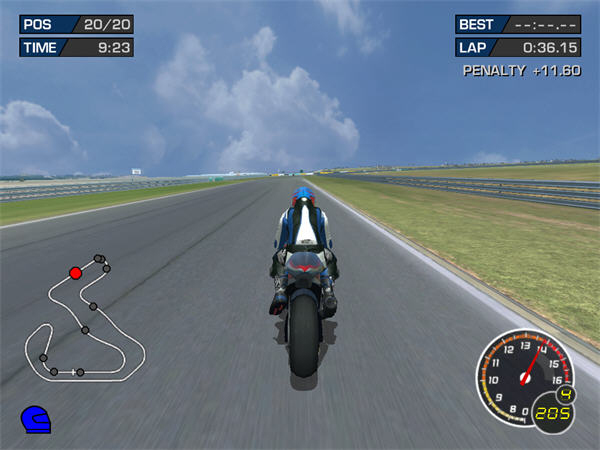Select the red player marker on track map

pos(75,272)
